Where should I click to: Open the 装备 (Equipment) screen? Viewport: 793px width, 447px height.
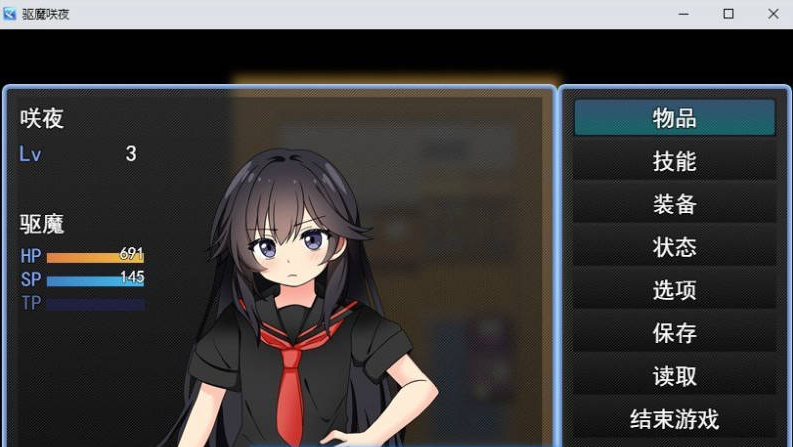click(x=674, y=204)
